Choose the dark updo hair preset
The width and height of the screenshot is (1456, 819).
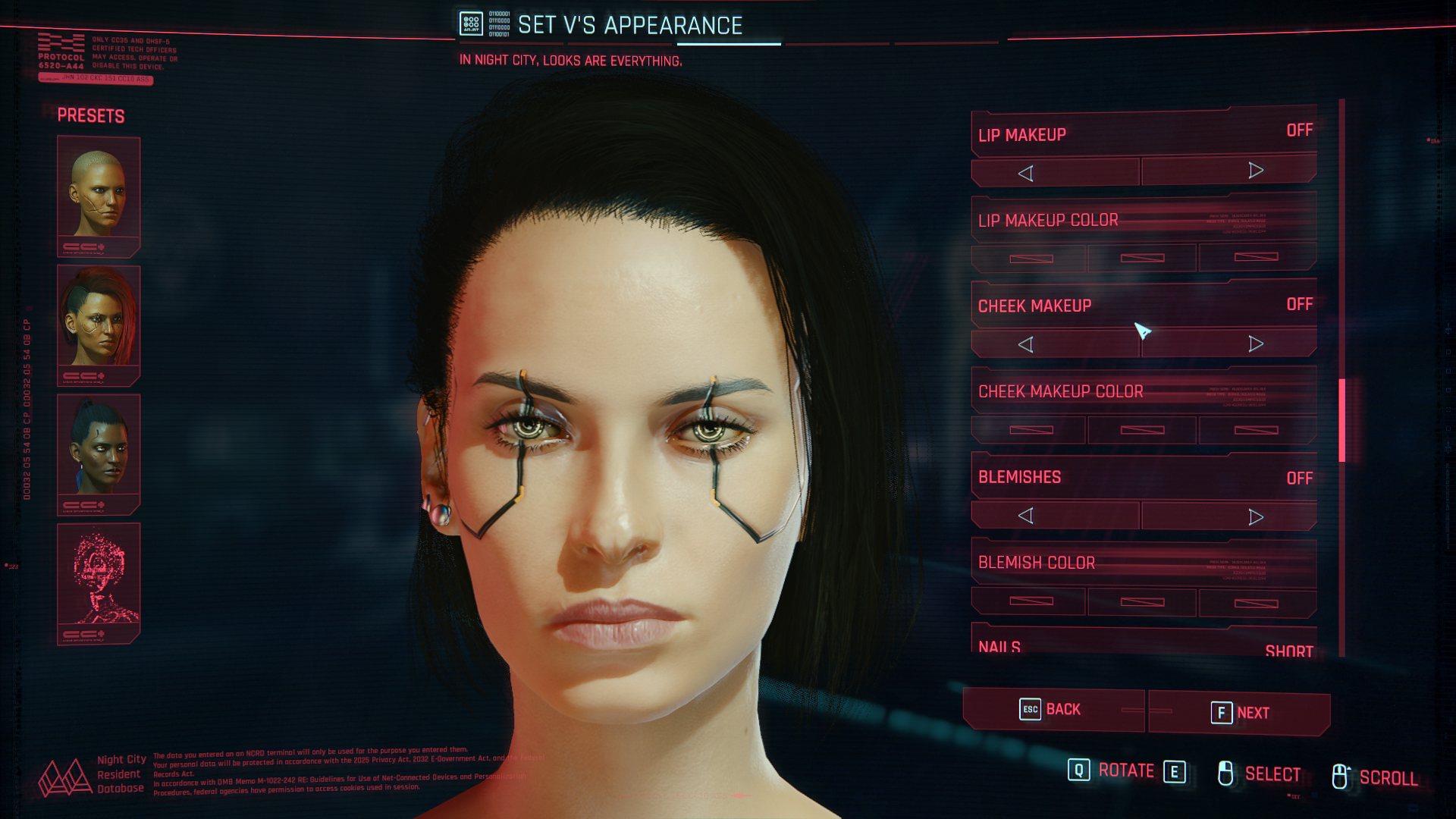point(99,453)
